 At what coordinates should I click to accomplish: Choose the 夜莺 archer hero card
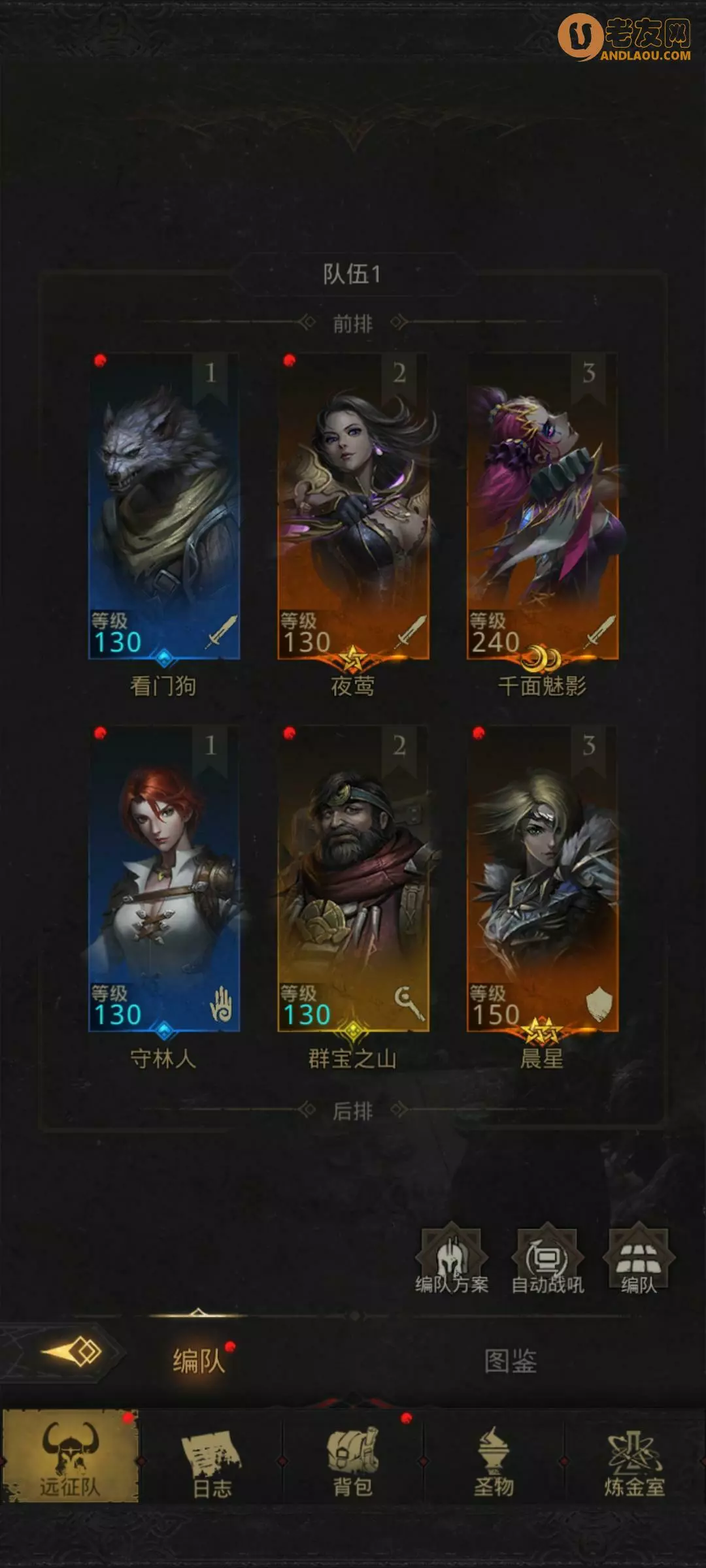click(x=353, y=506)
